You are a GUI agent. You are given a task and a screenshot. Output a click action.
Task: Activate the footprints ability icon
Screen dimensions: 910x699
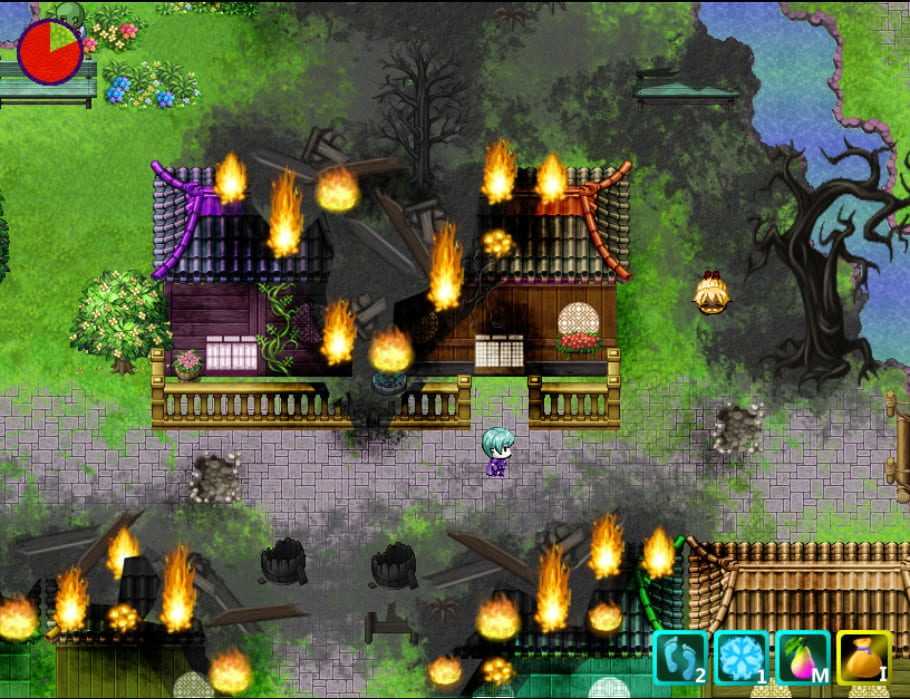tap(680, 657)
